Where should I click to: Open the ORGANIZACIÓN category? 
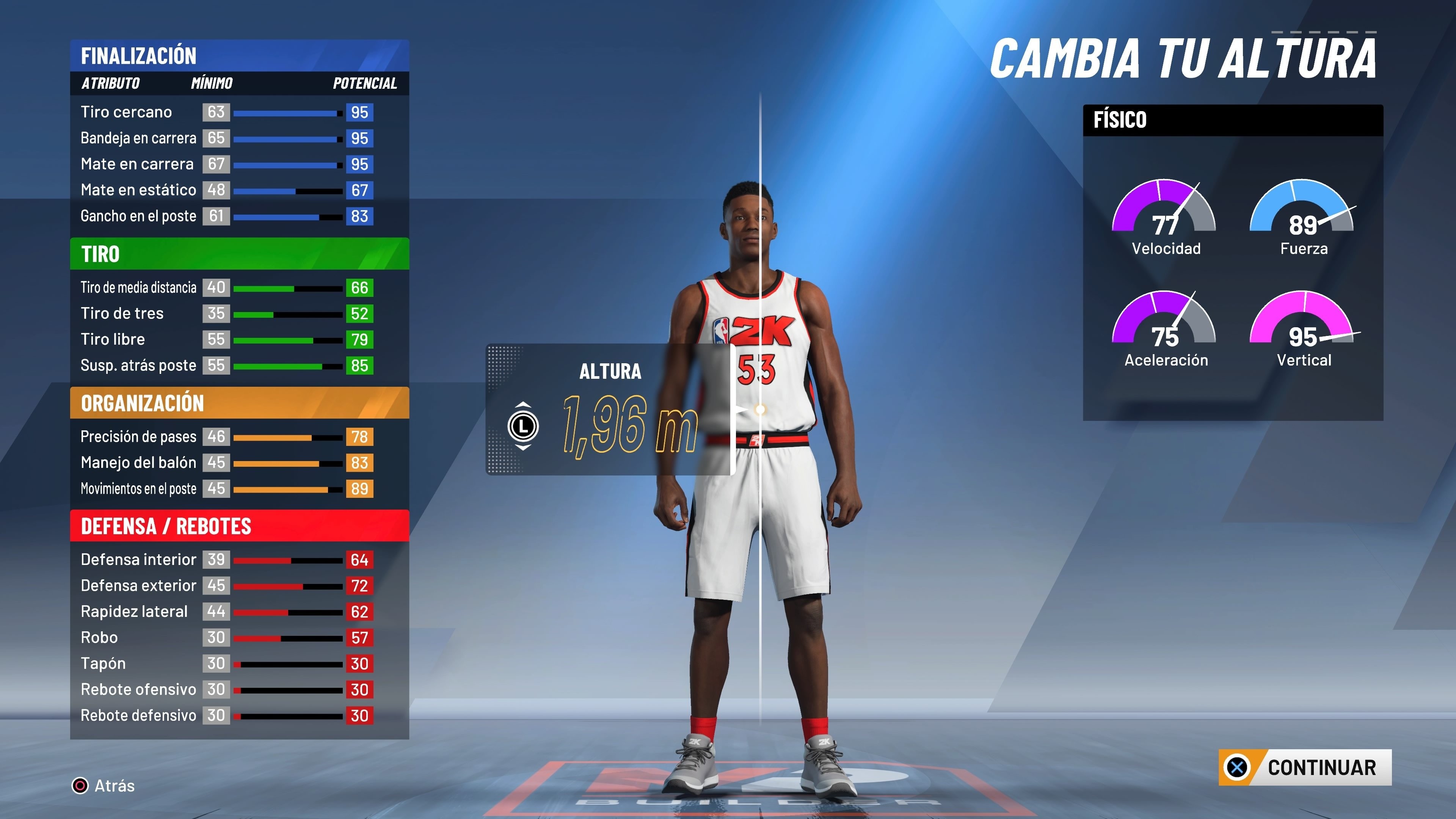pyautogui.click(x=143, y=403)
